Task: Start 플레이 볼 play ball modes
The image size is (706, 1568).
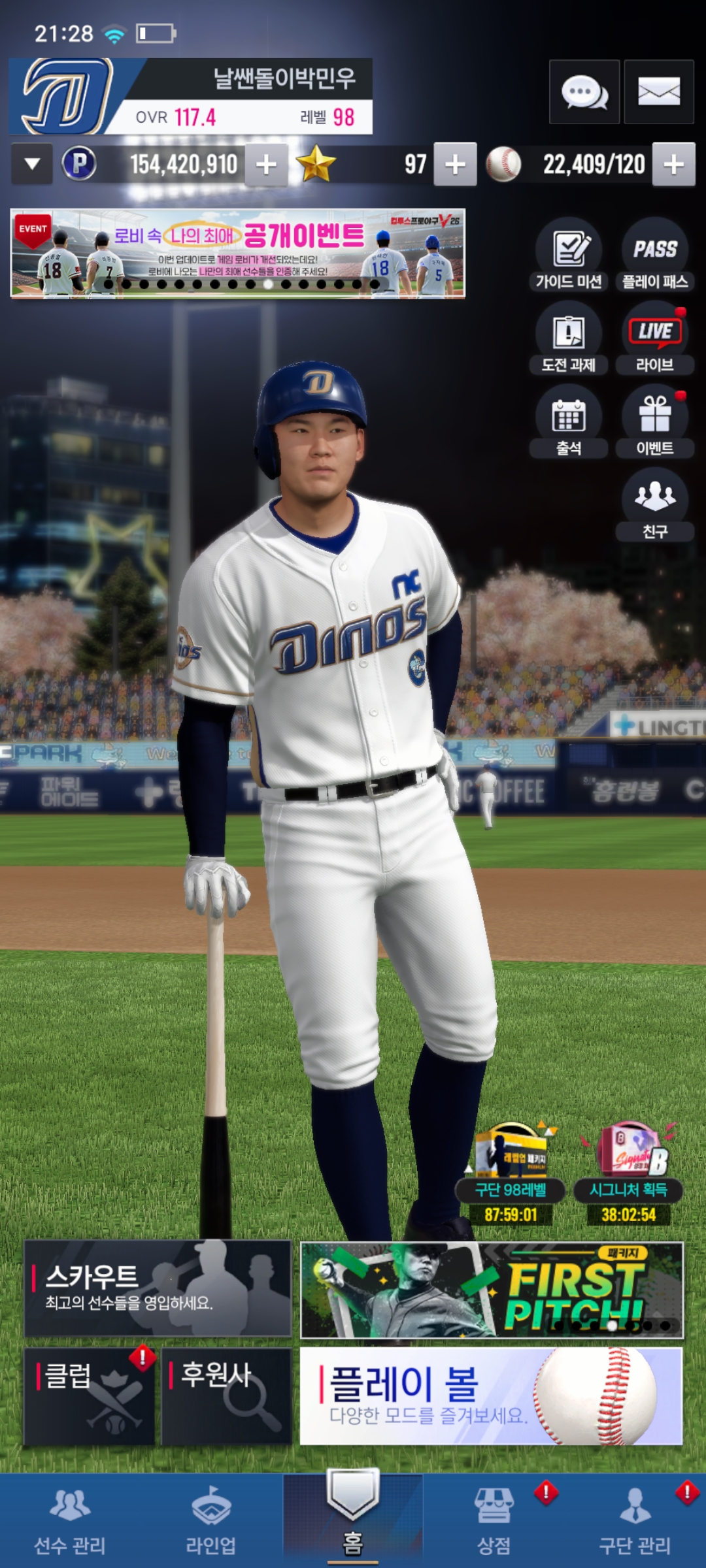Action: pos(491,1396)
